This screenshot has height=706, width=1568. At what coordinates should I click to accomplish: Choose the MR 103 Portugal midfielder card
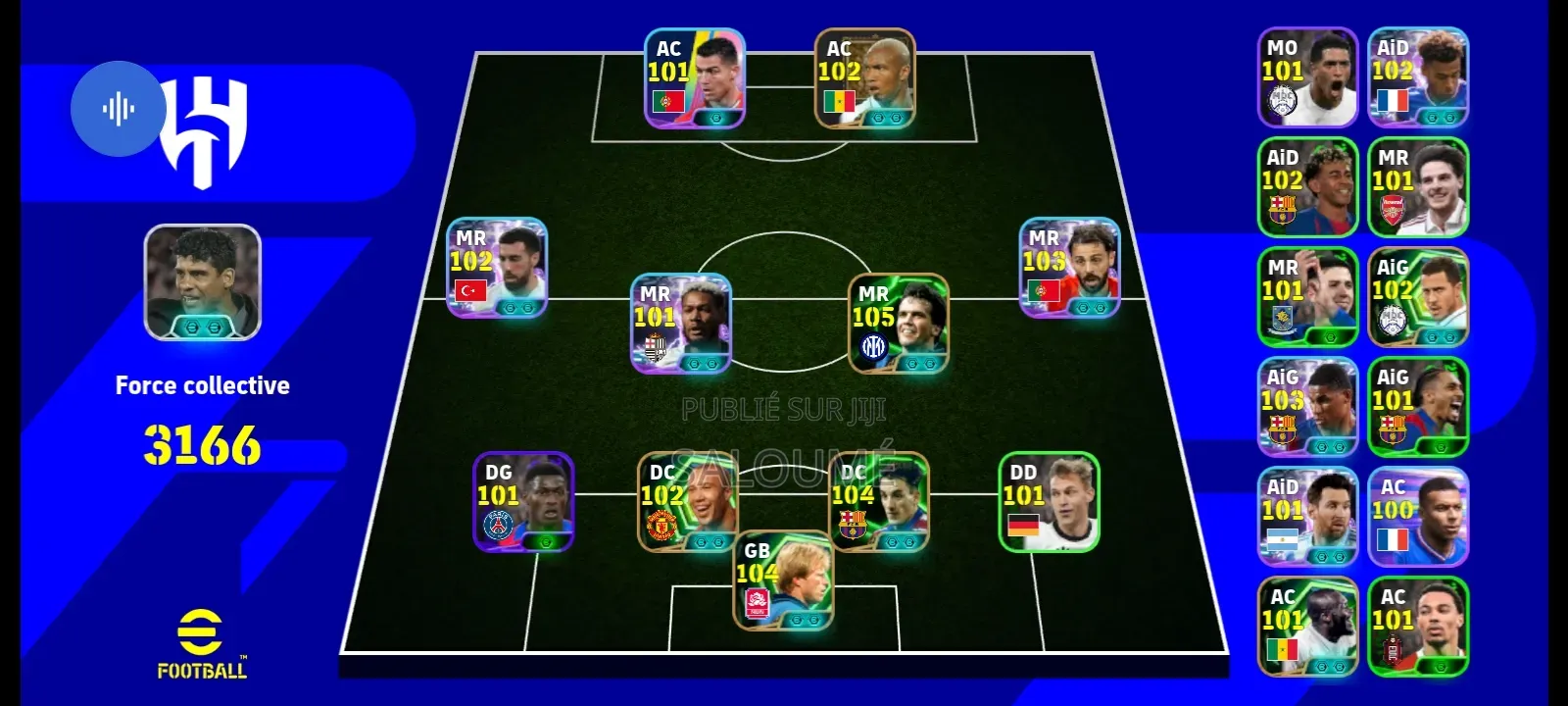pyautogui.click(x=1069, y=268)
